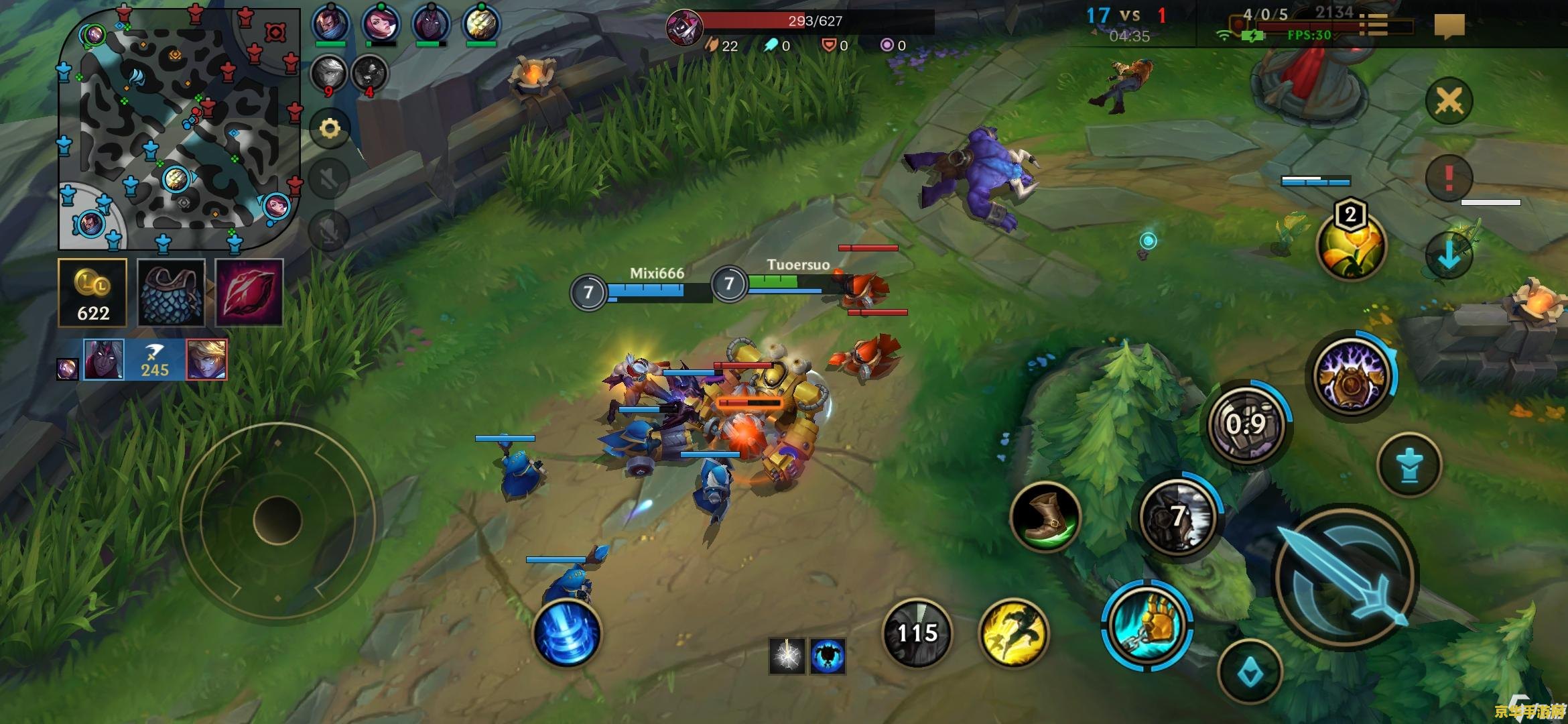Send the red exclamation danger ping
The image size is (1568, 724).
click(x=1449, y=178)
